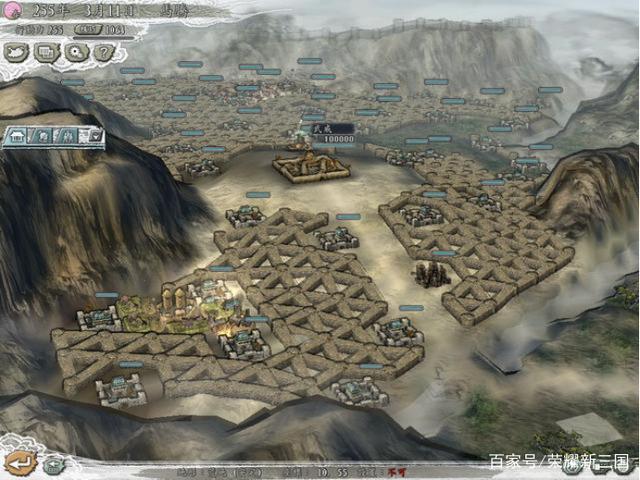The height and width of the screenshot is (480, 640).
Task: Open the overlapping windows list icon
Action: point(47,53)
